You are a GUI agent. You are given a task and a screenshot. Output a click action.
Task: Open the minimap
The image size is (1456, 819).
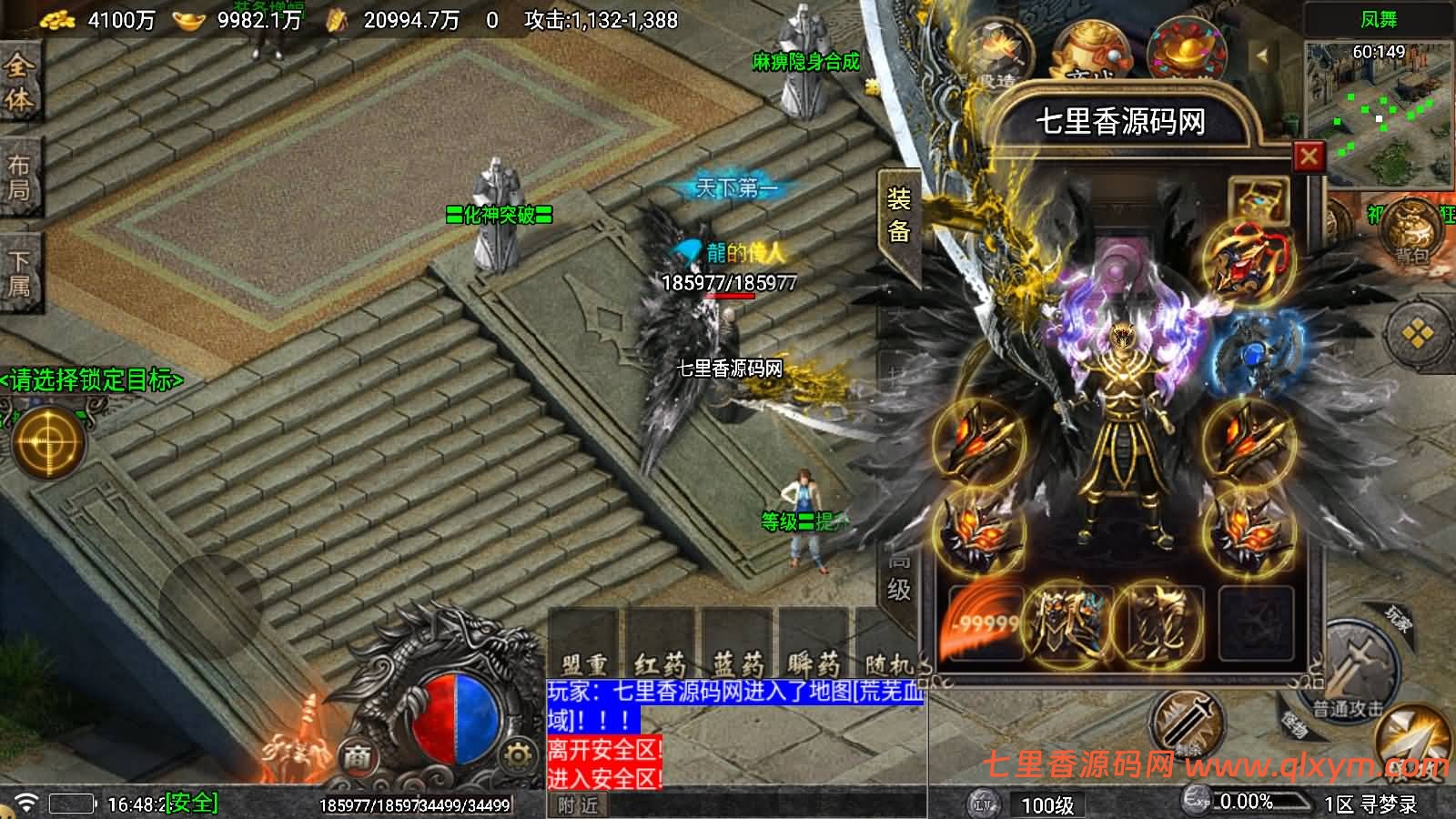[x=1379, y=113]
